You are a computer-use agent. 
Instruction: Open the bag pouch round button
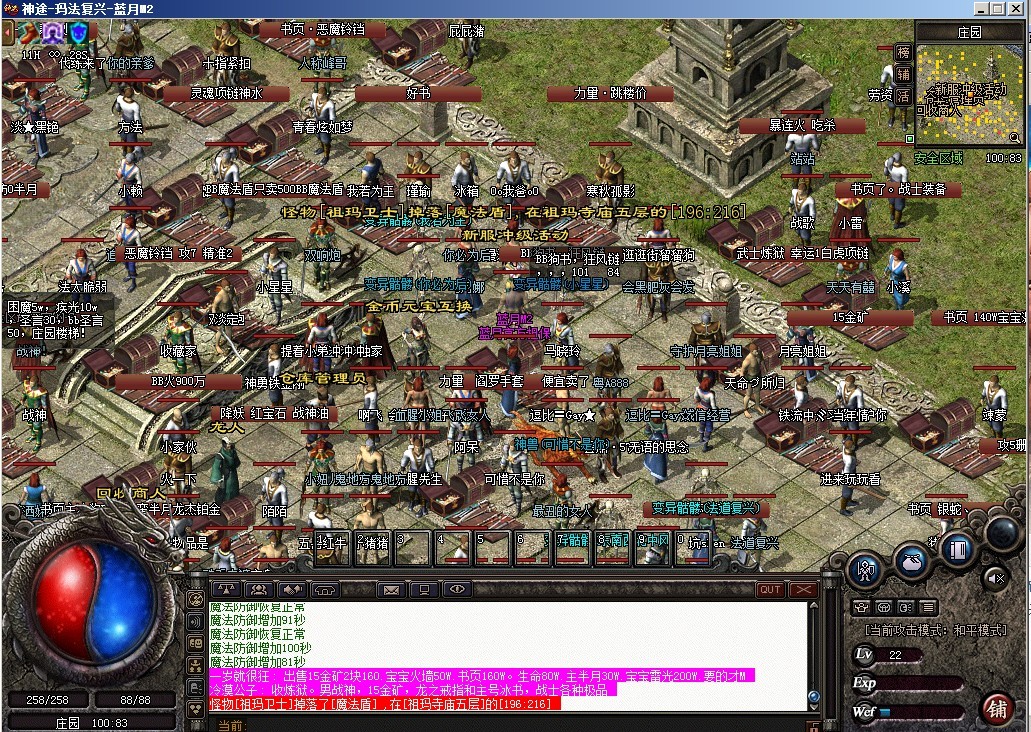(x=912, y=560)
